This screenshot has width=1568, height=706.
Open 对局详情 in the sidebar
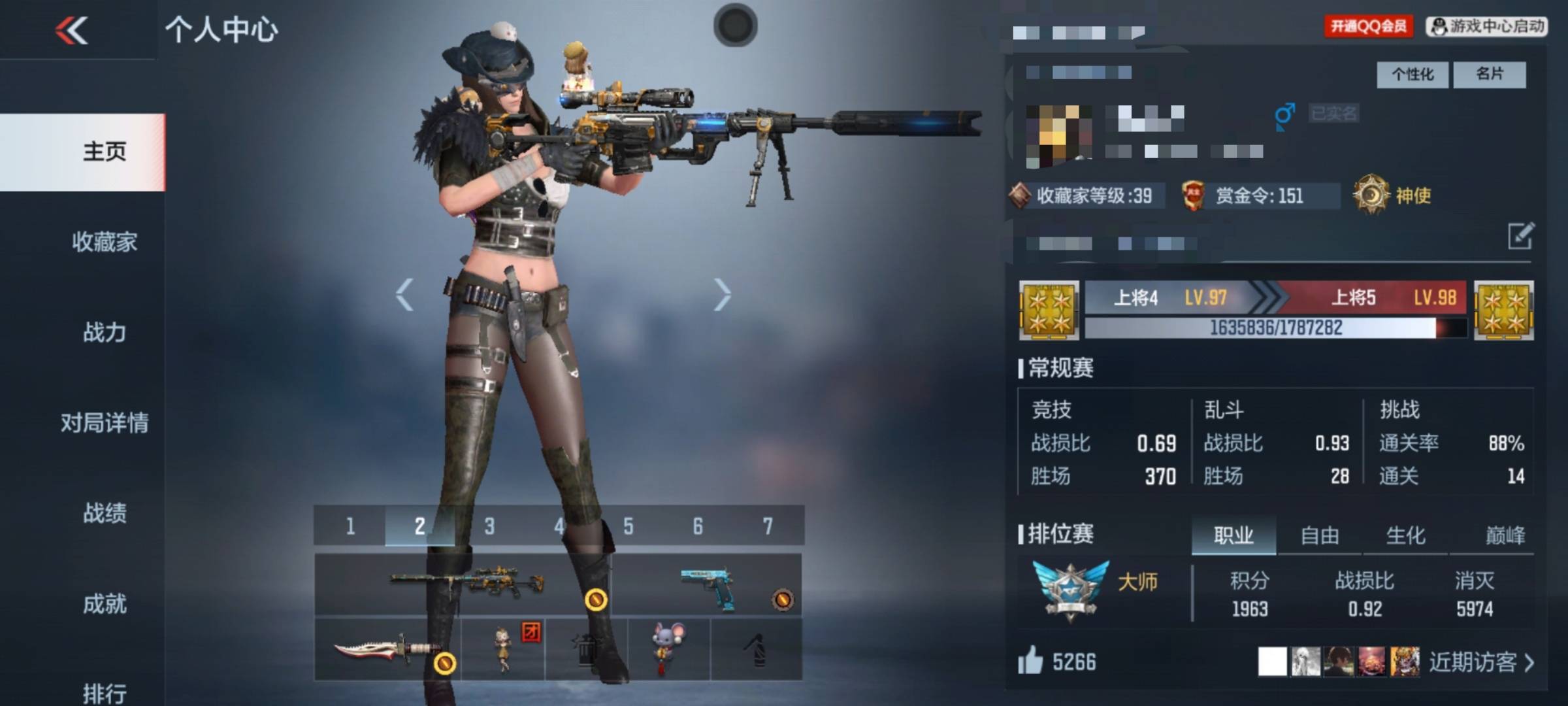[x=105, y=422]
